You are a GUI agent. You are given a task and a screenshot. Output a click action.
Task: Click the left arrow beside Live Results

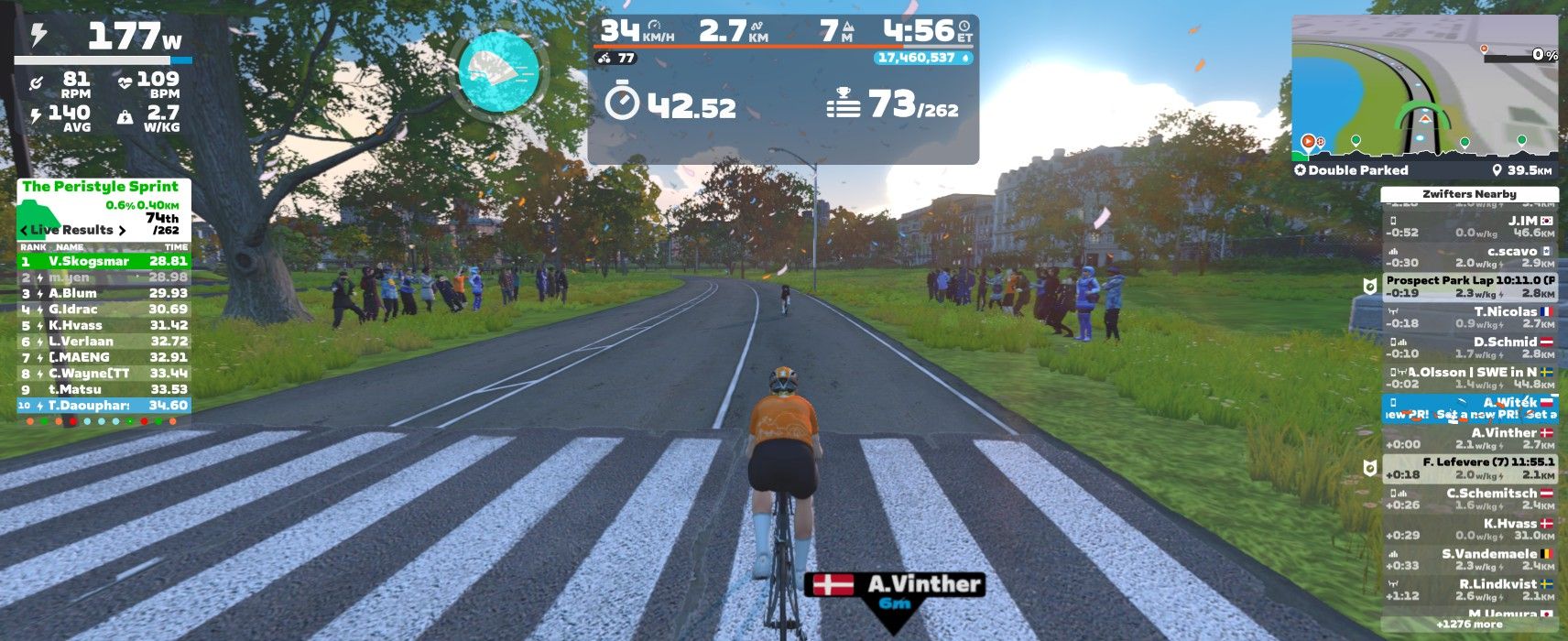pyautogui.click(x=24, y=230)
